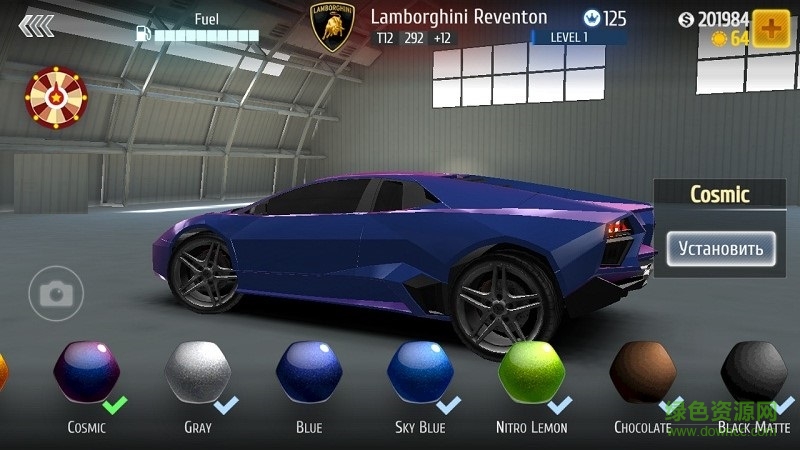The width and height of the screenshot is (800, 450).
Task: Choose the Gray paint swatch
Action: 198,372
